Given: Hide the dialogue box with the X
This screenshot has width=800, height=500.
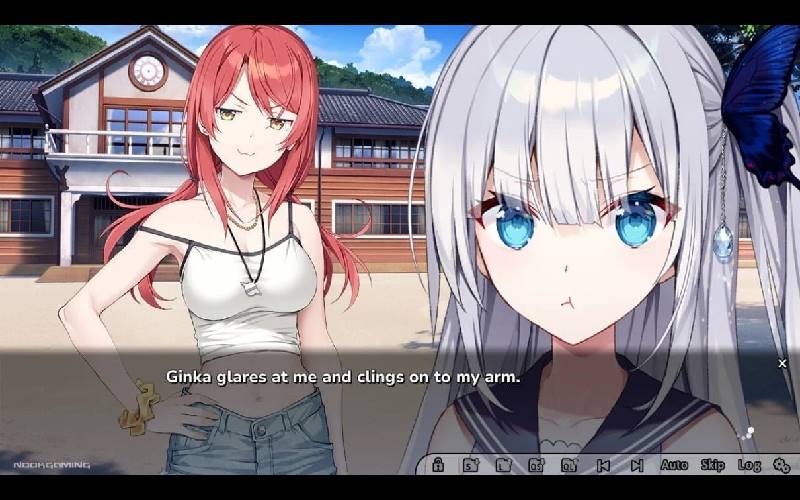Looking at the screenshot, I should (782, 363).
